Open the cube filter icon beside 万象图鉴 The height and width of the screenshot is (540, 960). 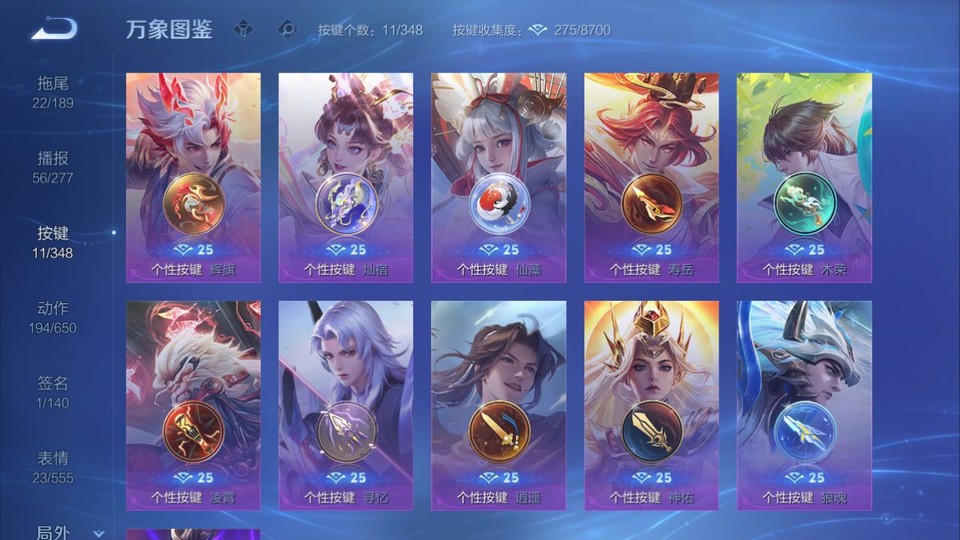tap(243, 29)
